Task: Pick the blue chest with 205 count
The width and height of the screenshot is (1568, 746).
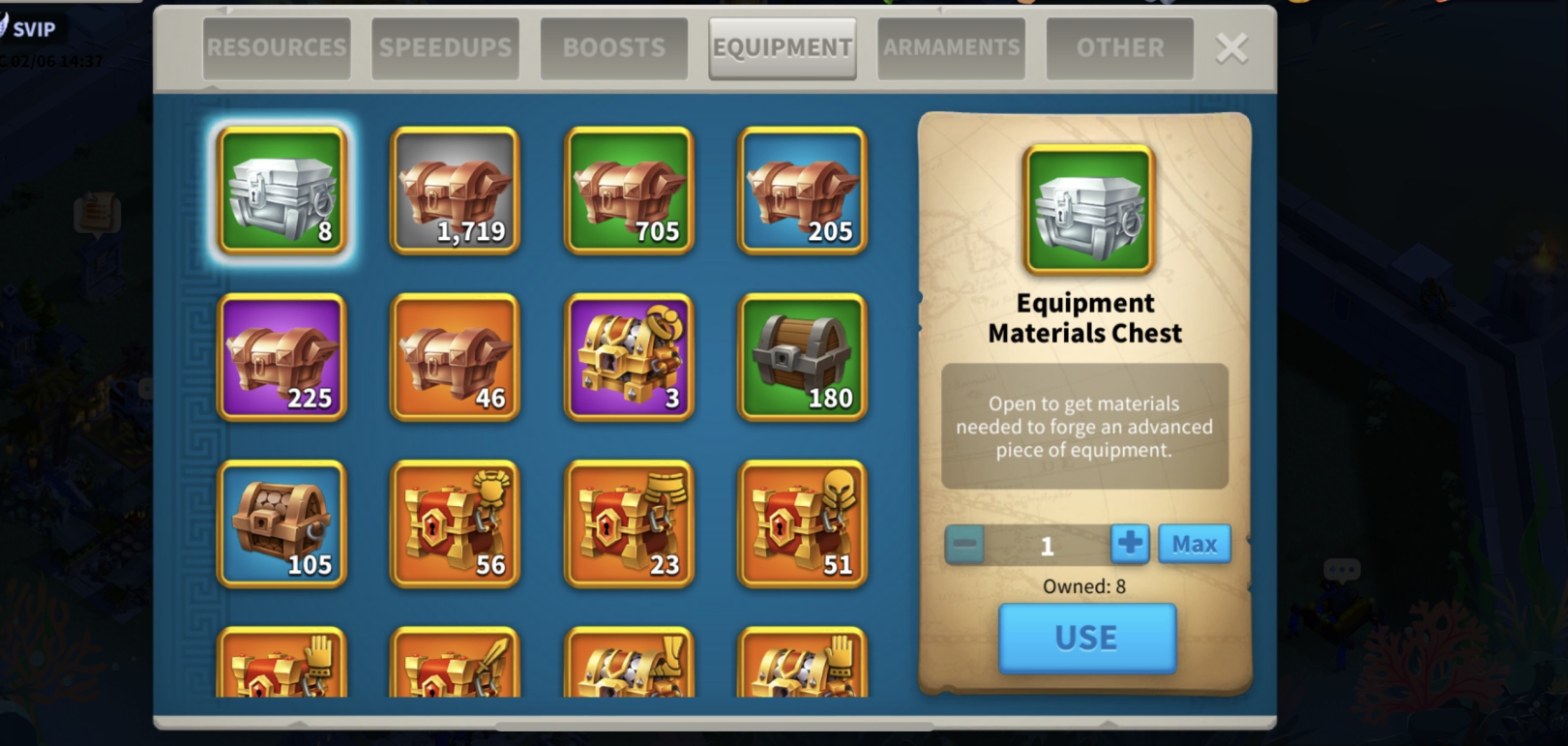Action: click(x=802, y=191)
